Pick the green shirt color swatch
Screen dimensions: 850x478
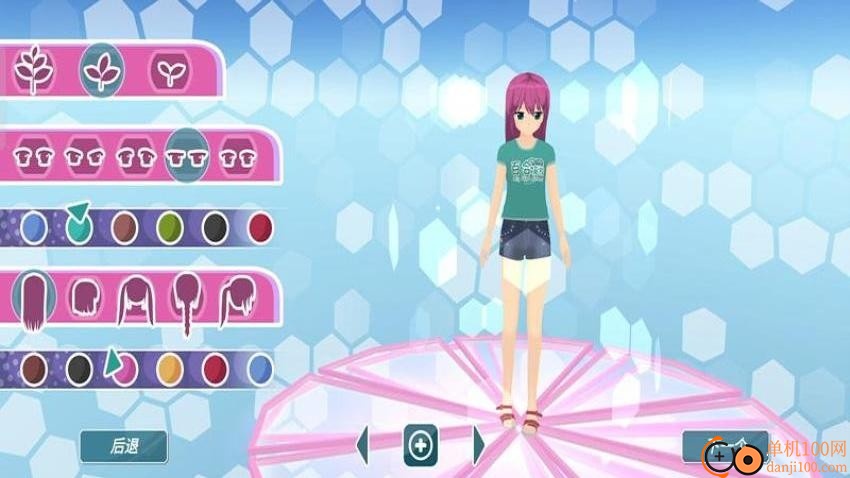click(x=170, y=229)
